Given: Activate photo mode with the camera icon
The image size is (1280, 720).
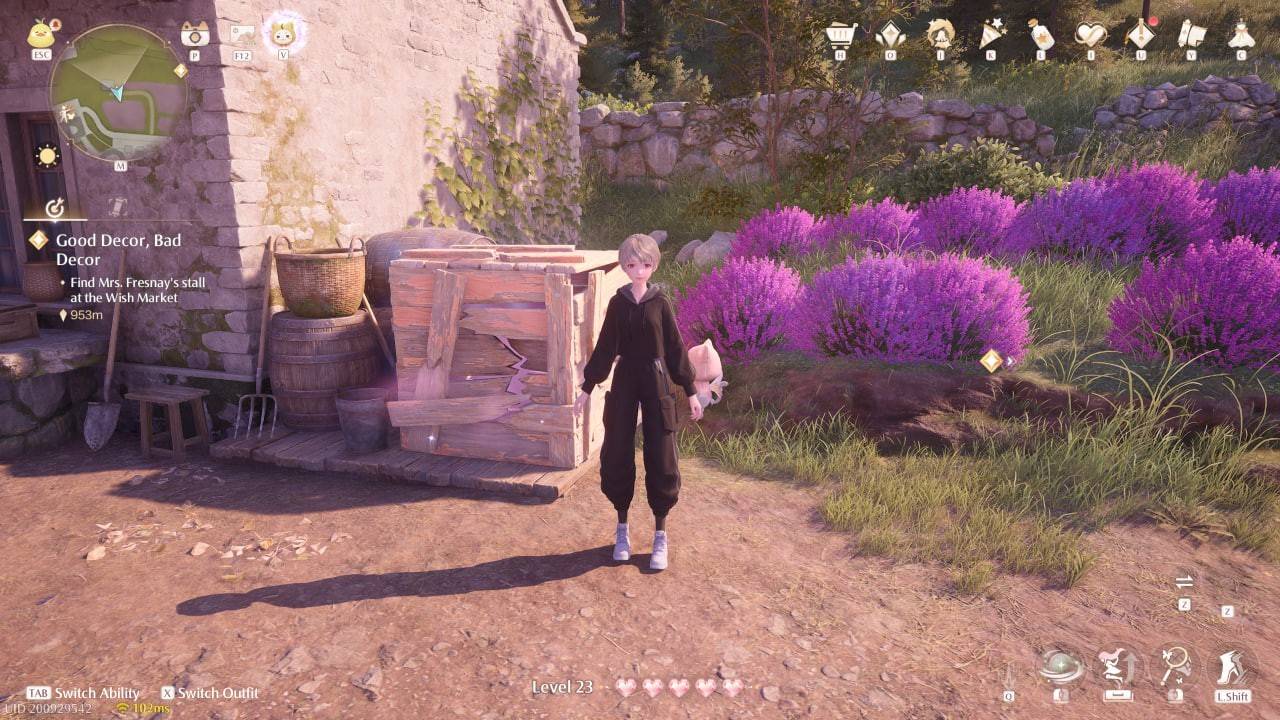Looking at the screenshot, I should (x=194, y=35).
